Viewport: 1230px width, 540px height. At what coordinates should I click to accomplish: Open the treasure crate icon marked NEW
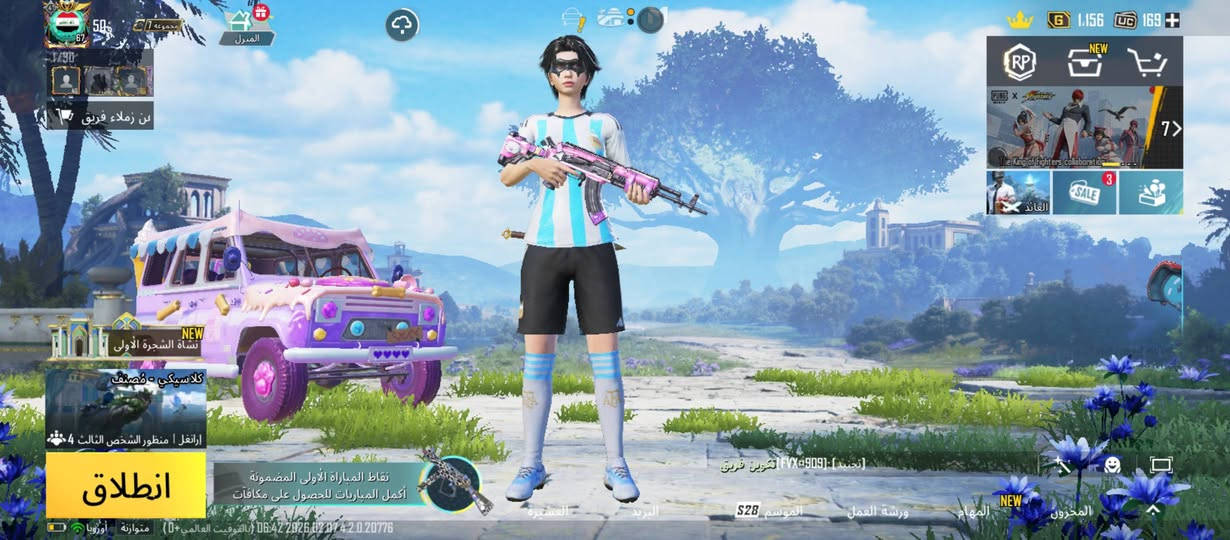[1085, 62]
